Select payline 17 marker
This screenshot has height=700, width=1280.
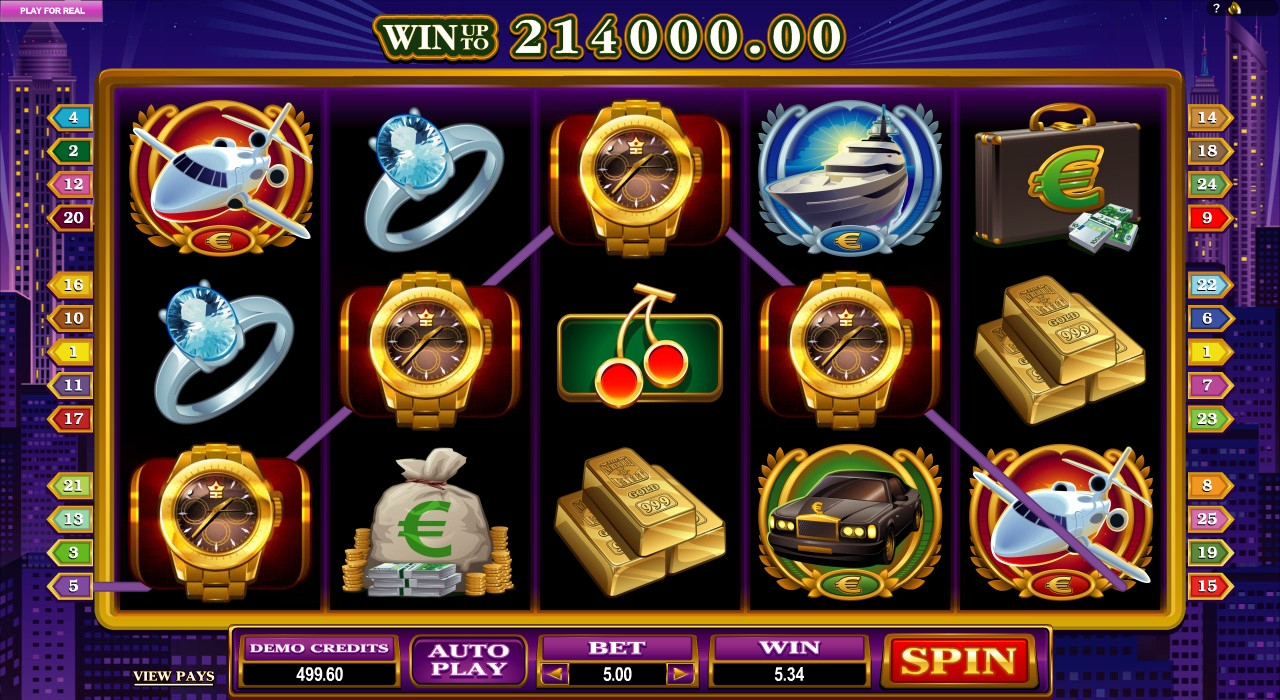coord(71,419)
